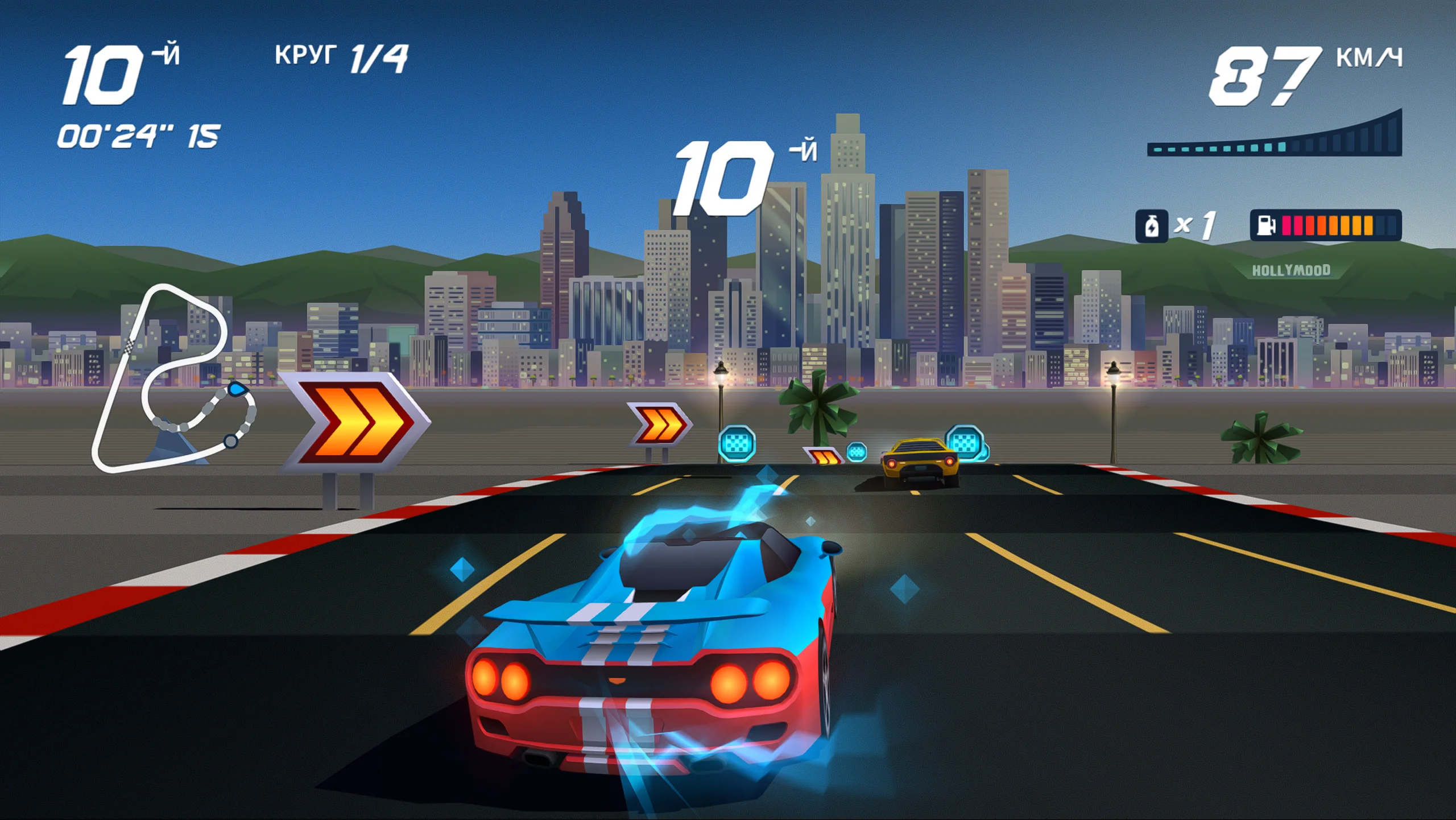Activate the nitro boost canister icon
The image size is (1456, 820).
click(1151, 226)
